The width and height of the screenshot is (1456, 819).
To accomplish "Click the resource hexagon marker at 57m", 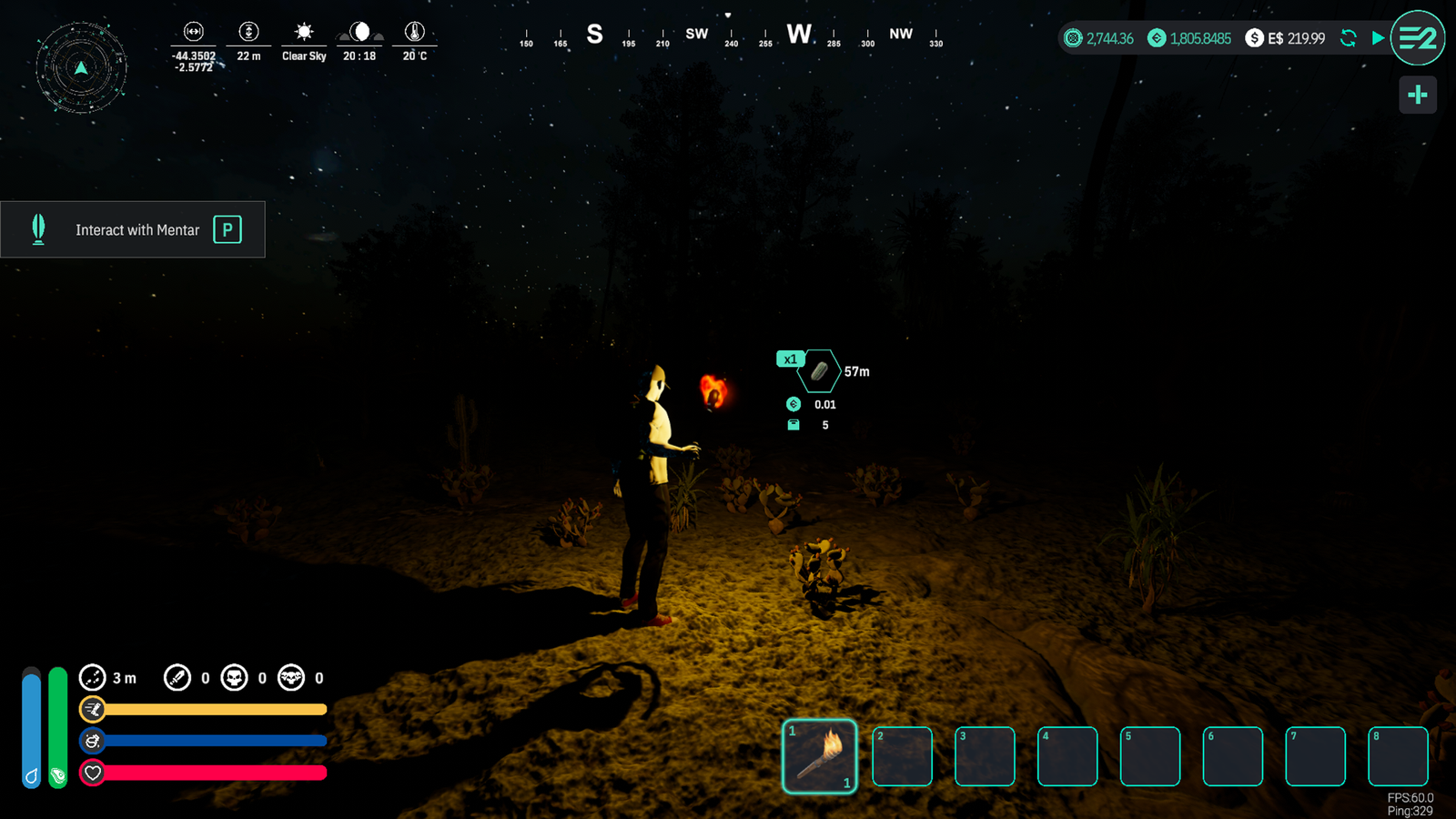I will coord(819,371).
